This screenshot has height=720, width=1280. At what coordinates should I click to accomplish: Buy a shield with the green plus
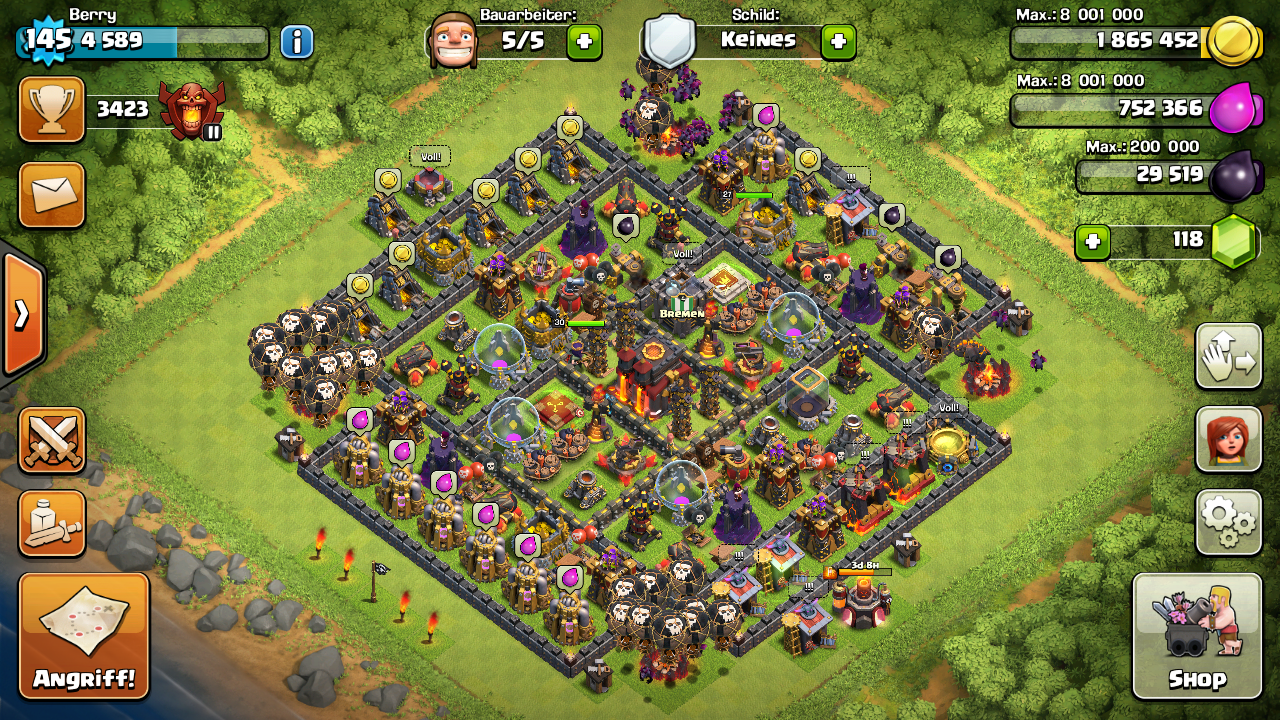pos(838,42)
